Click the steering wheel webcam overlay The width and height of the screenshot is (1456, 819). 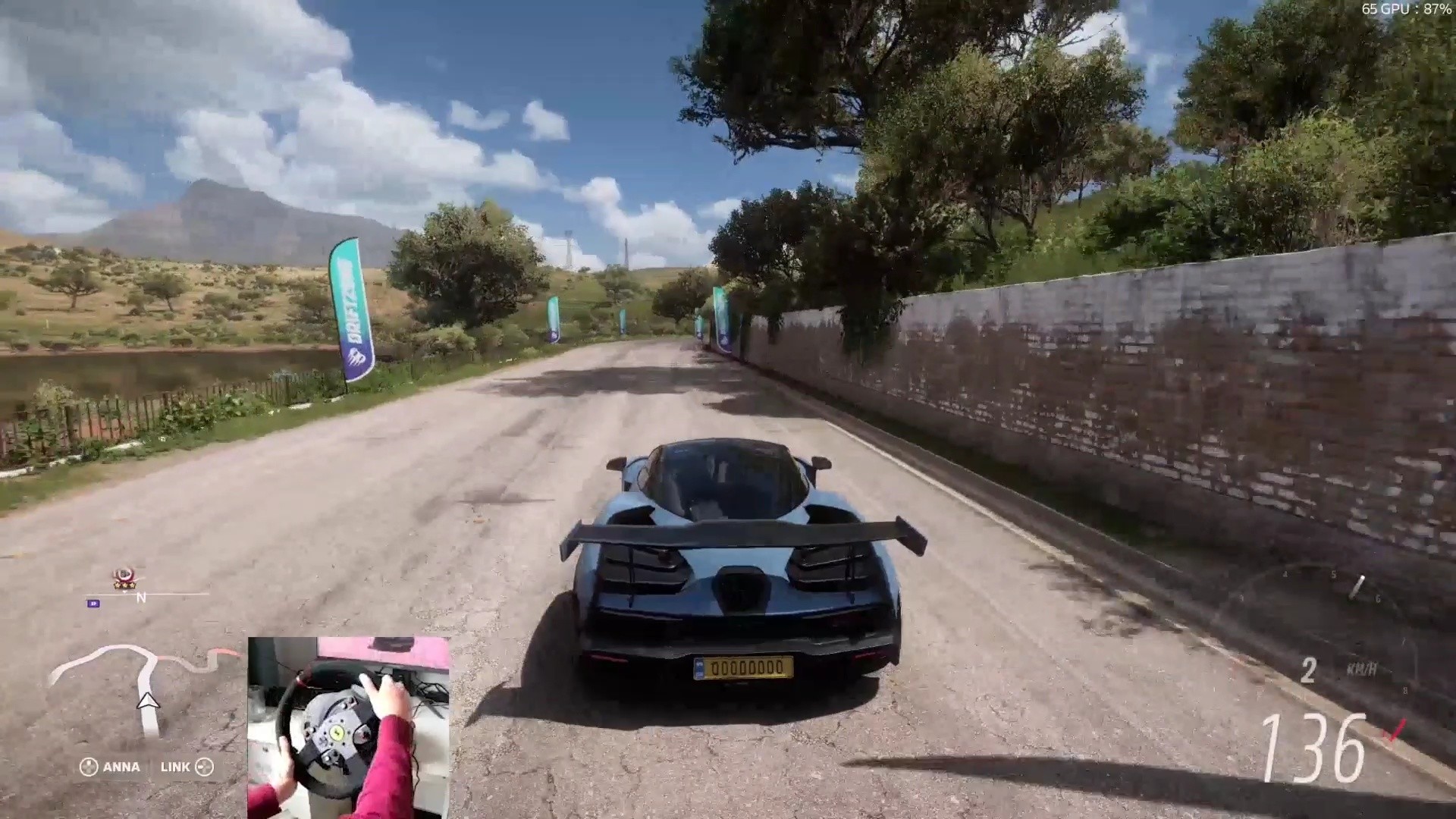[349, 726]
